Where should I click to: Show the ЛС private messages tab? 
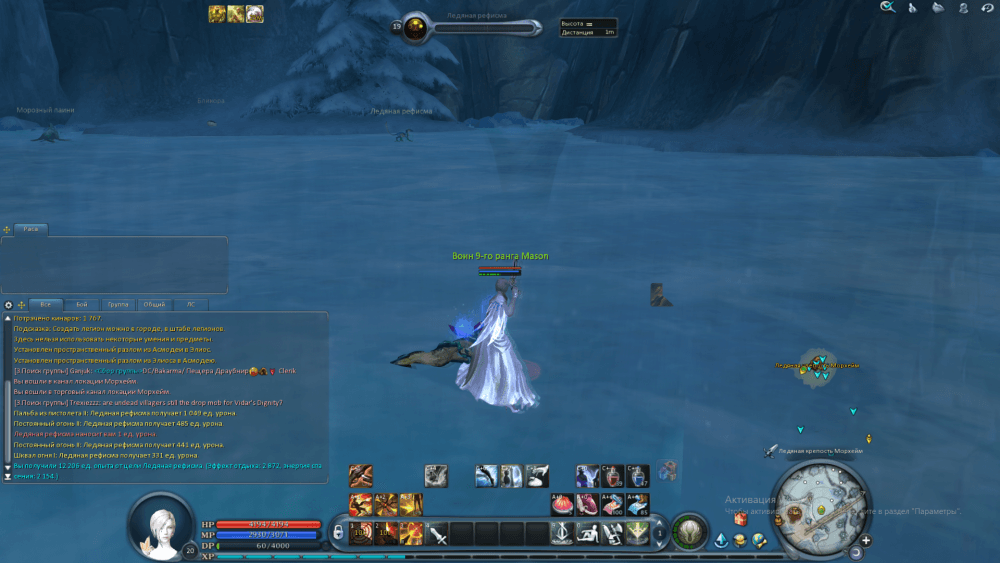(x=190, y=304)
